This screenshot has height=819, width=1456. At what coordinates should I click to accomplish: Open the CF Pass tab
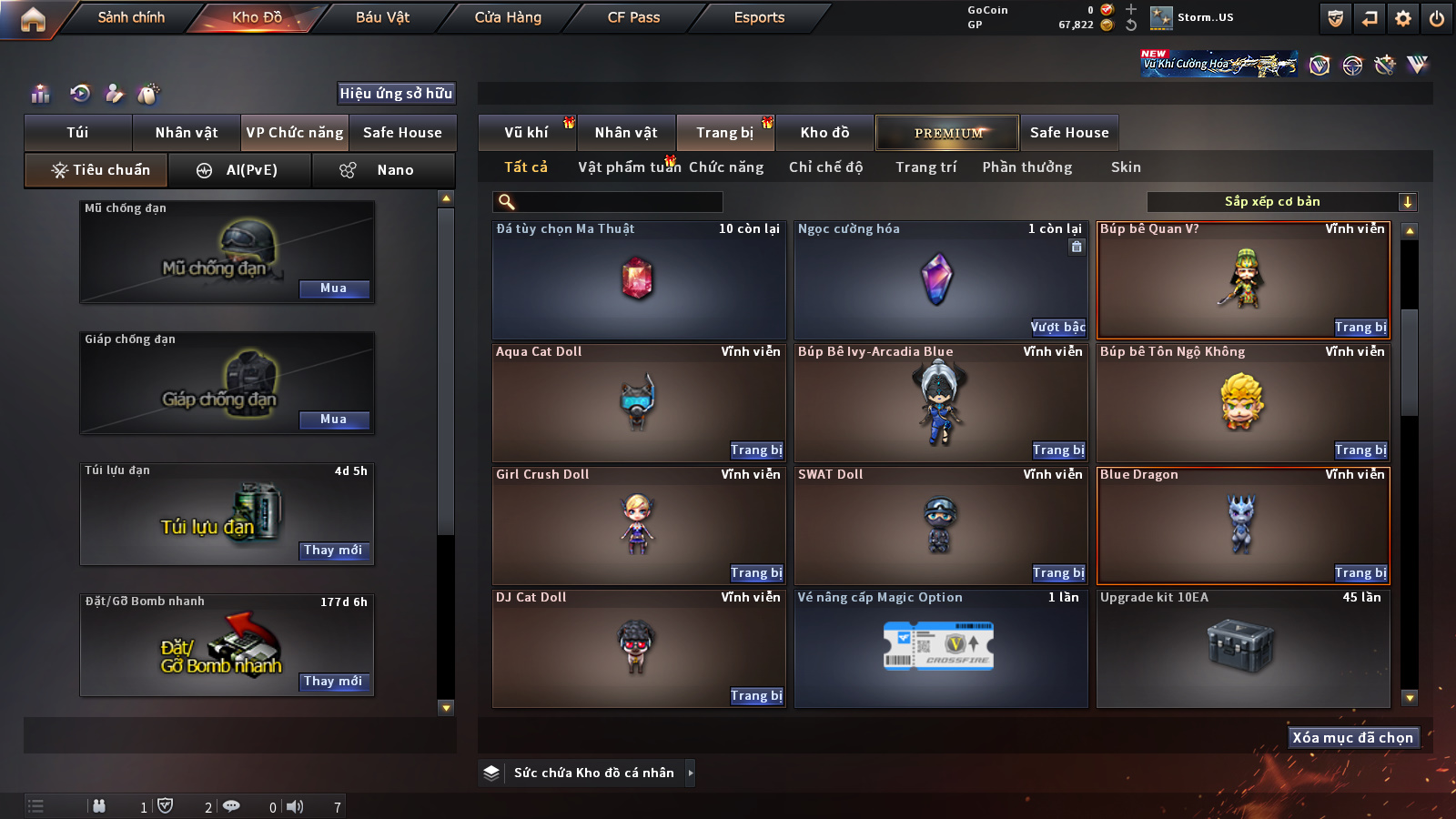(x=633, y=17)
